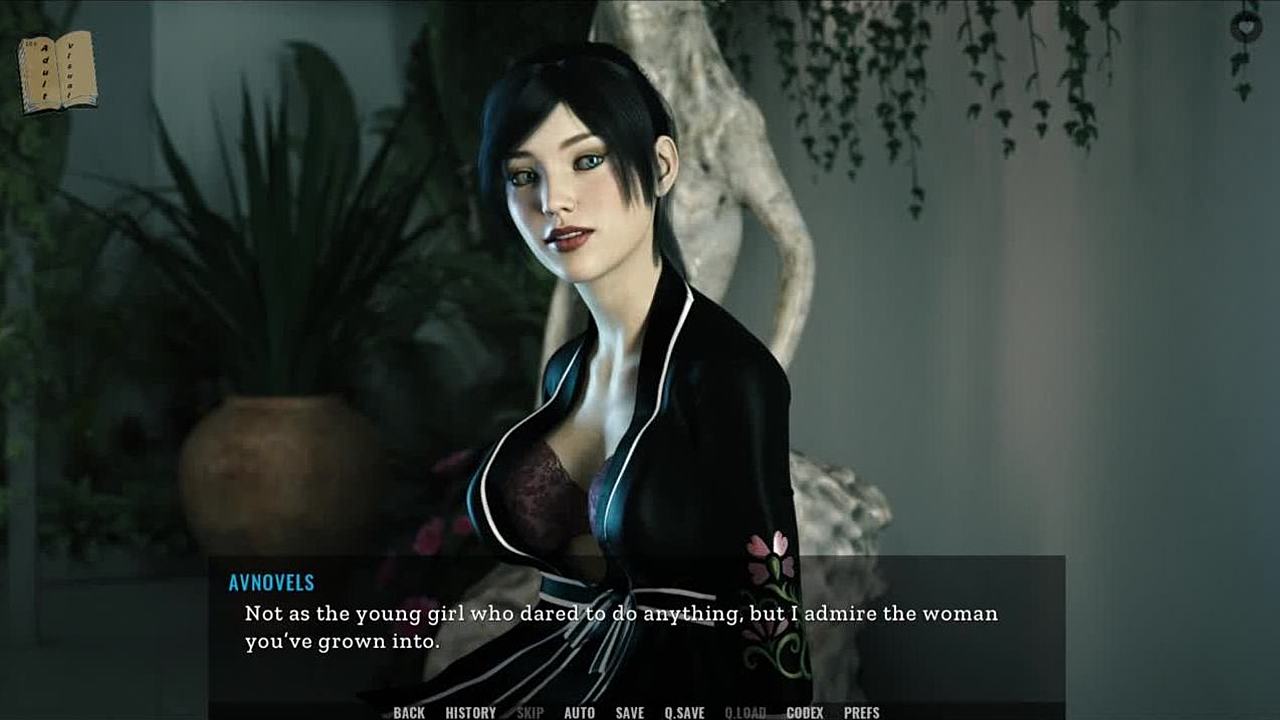This screenshot has width=1280, height=720.
Task: Click the heart icon in the corner
Action: [x=1246, y=26]
